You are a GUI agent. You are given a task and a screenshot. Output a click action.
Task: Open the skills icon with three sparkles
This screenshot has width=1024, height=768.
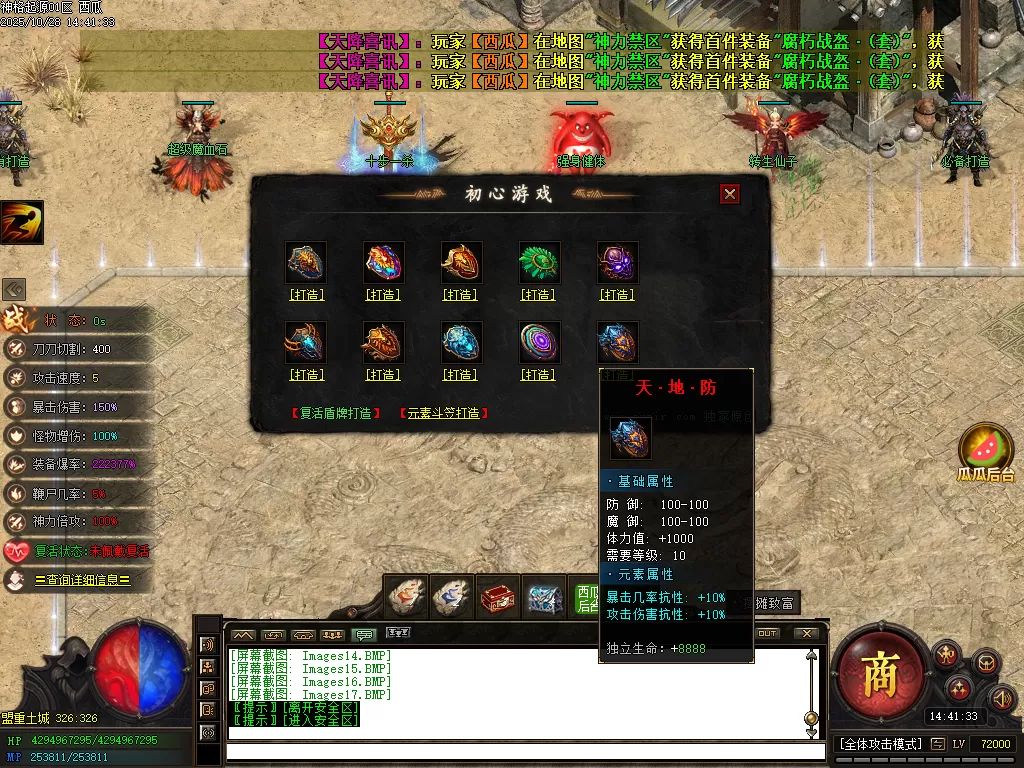click(x=959, y=687)
